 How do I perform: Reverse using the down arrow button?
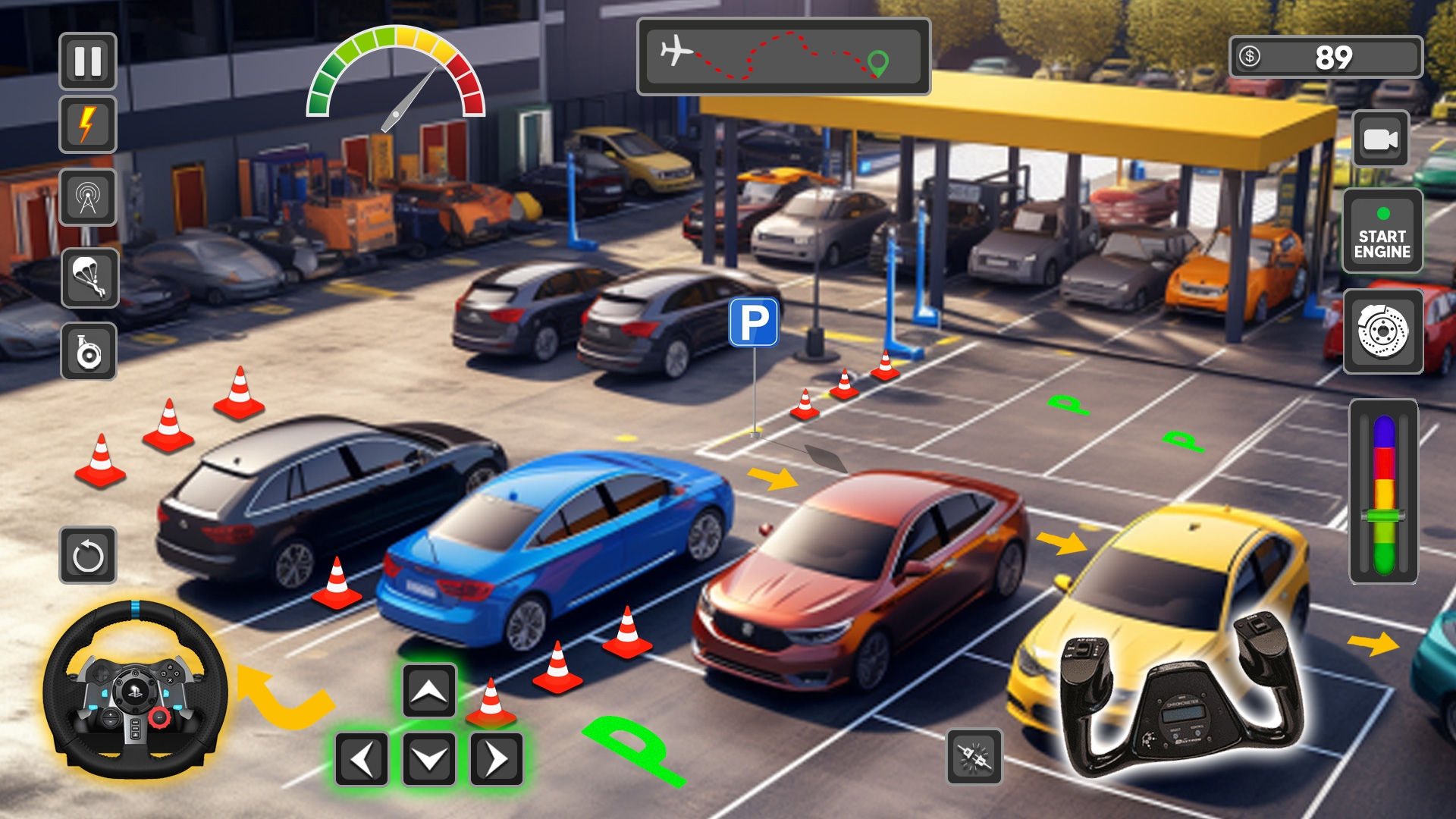click(429, 758)
